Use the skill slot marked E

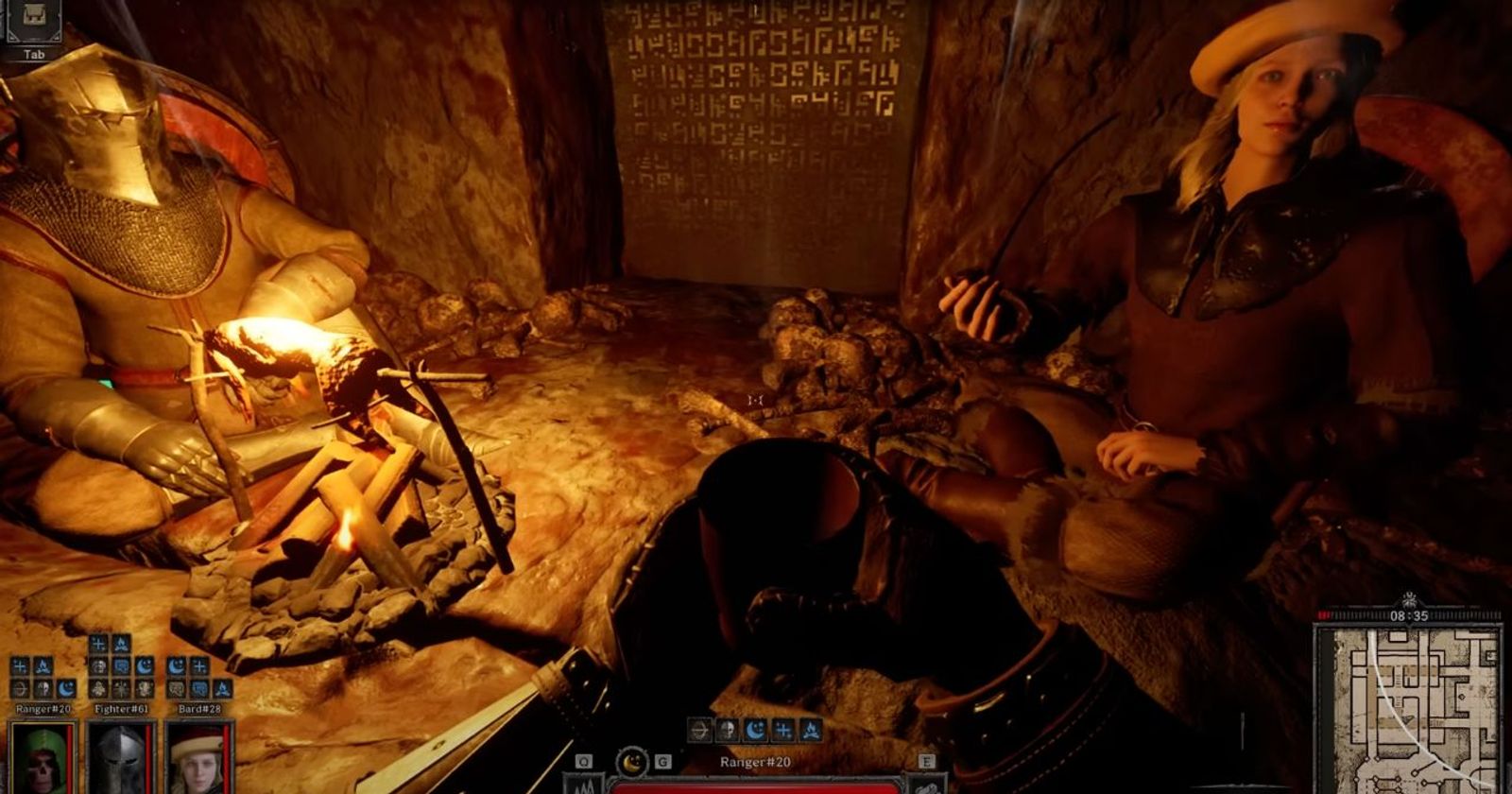[924, 784]
